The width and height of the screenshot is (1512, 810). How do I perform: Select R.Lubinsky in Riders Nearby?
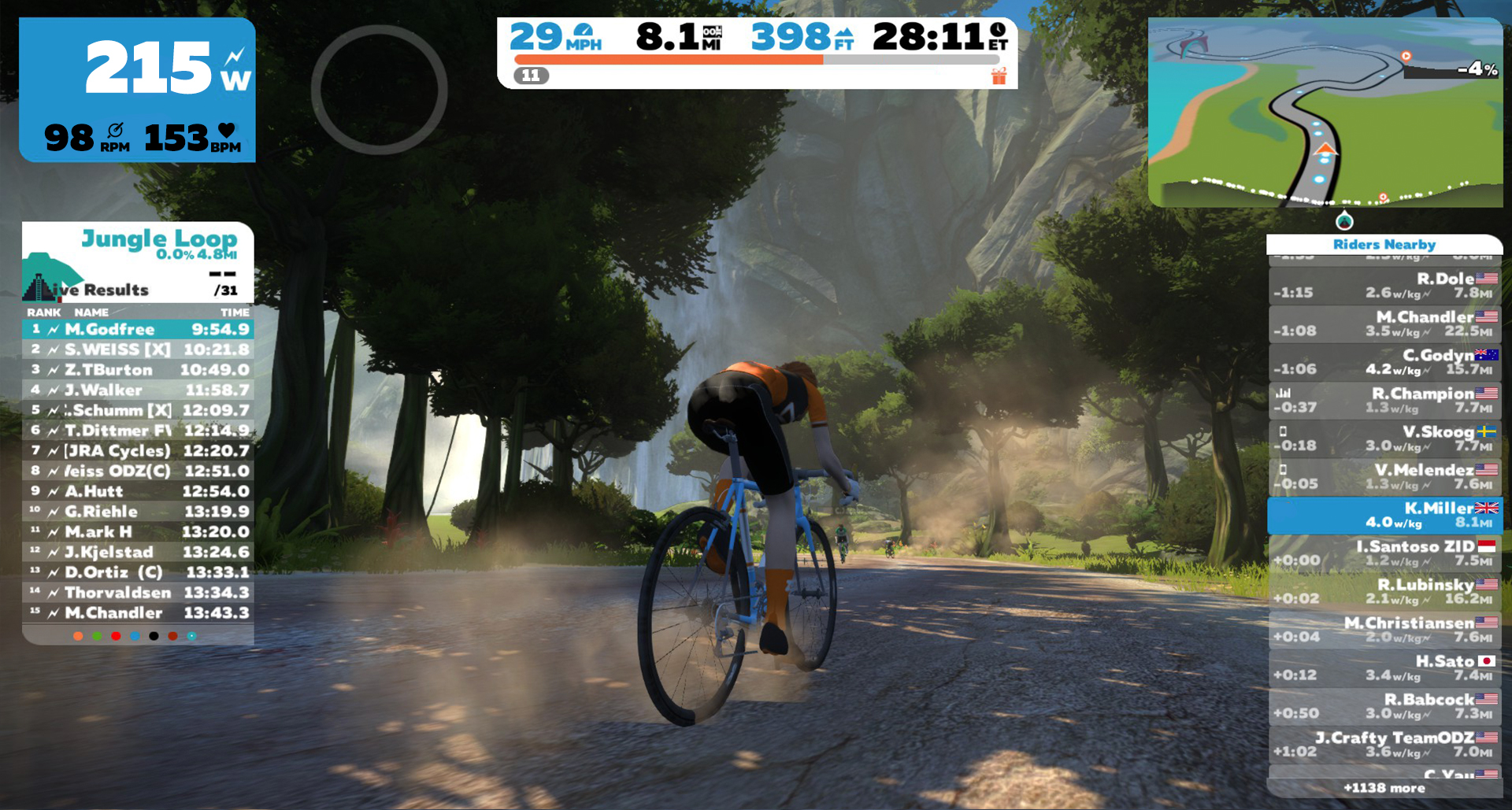pos(1384,591)
